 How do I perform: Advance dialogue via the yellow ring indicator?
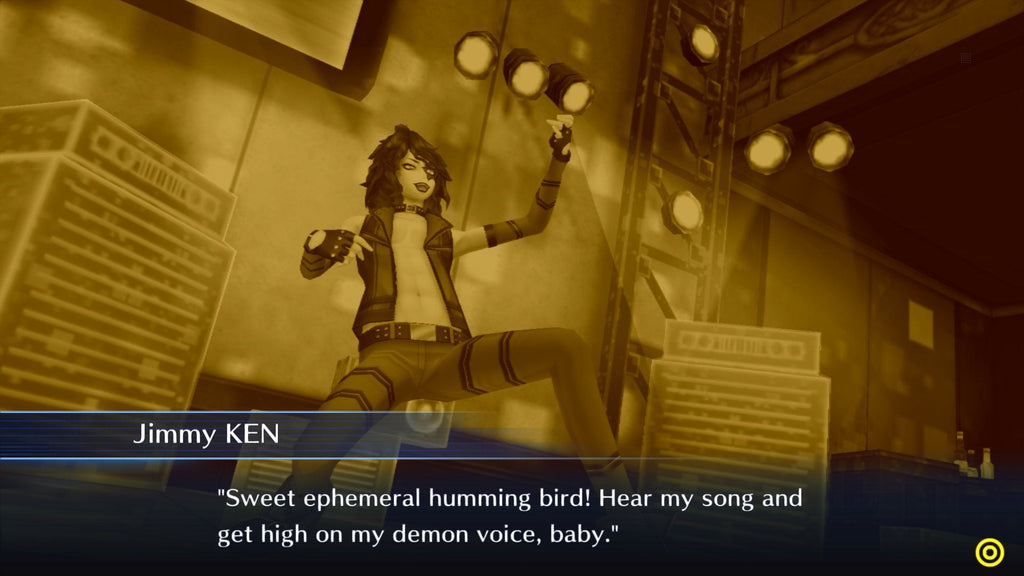990,551
